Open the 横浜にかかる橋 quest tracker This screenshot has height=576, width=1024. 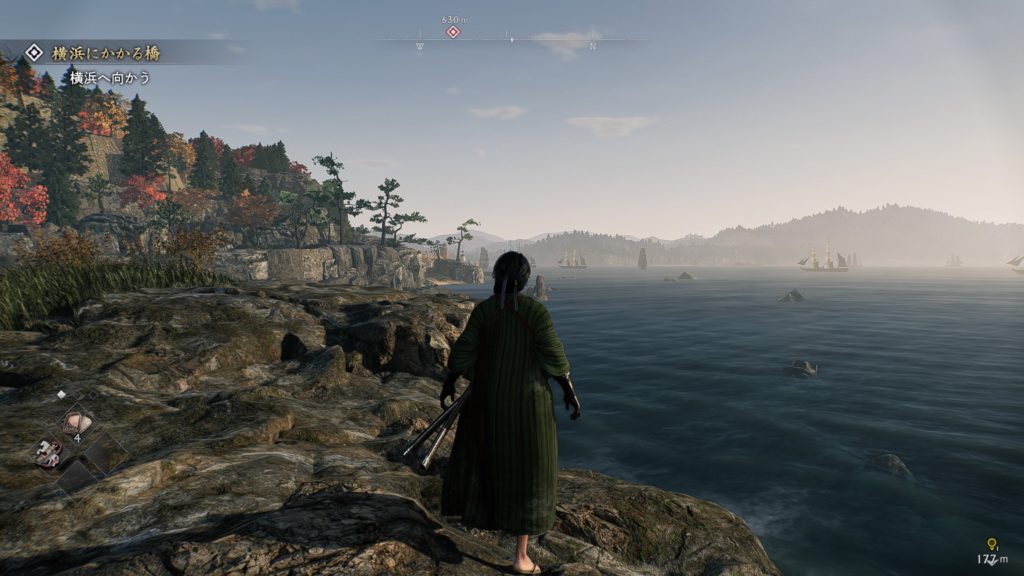pos(98,53)
